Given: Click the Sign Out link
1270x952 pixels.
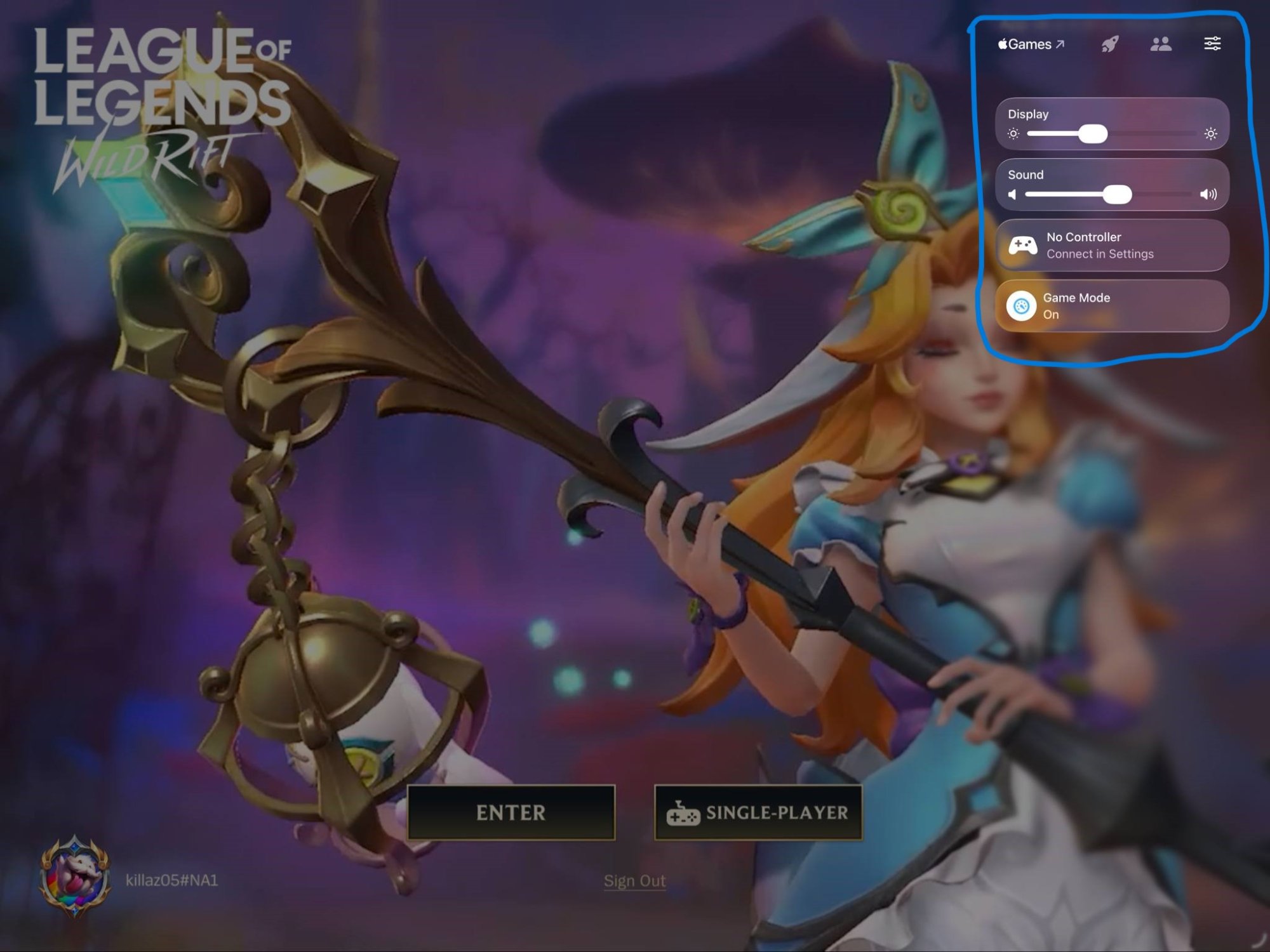Looking at the screenshot, I should [x=634, y=881].
